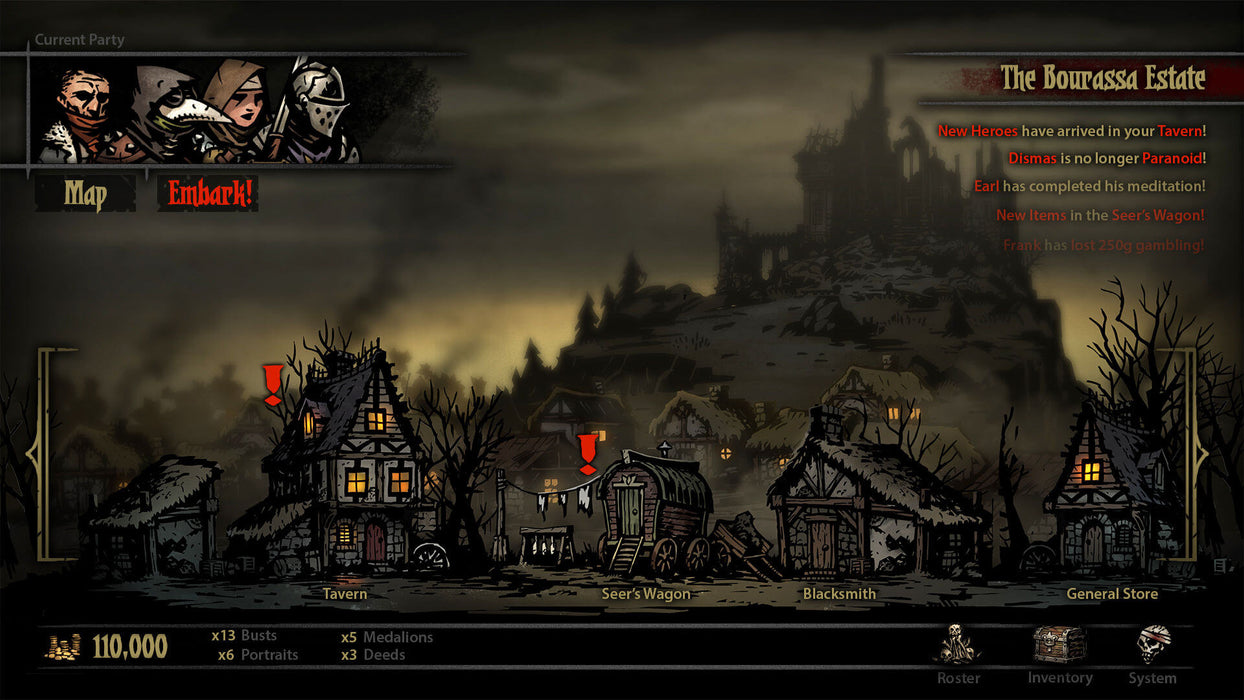This screenshot has width=1244, height=700.
Task: Click the red alert marker above Tavern
Action: click(272, 385)
